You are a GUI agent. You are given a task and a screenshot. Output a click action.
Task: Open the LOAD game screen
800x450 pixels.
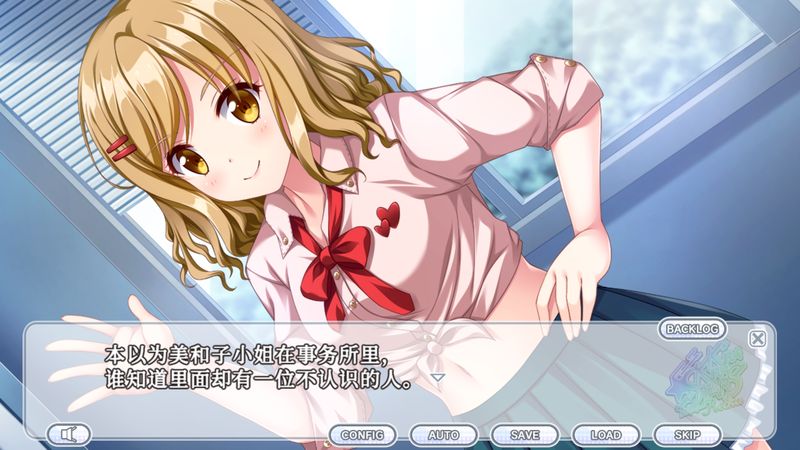click(x=605, y=435)
